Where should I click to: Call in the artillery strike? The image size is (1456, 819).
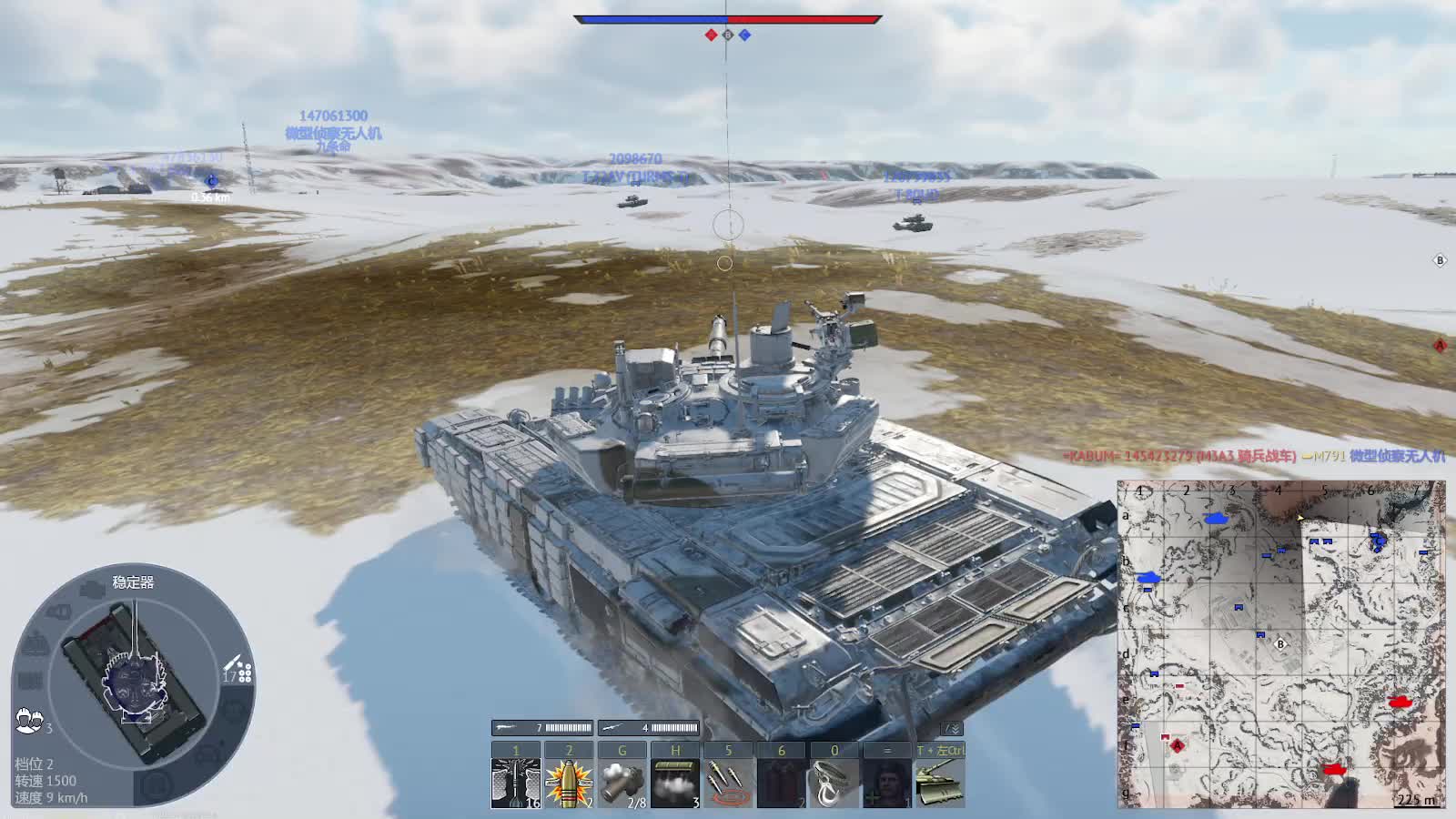[x=728, y=783]
